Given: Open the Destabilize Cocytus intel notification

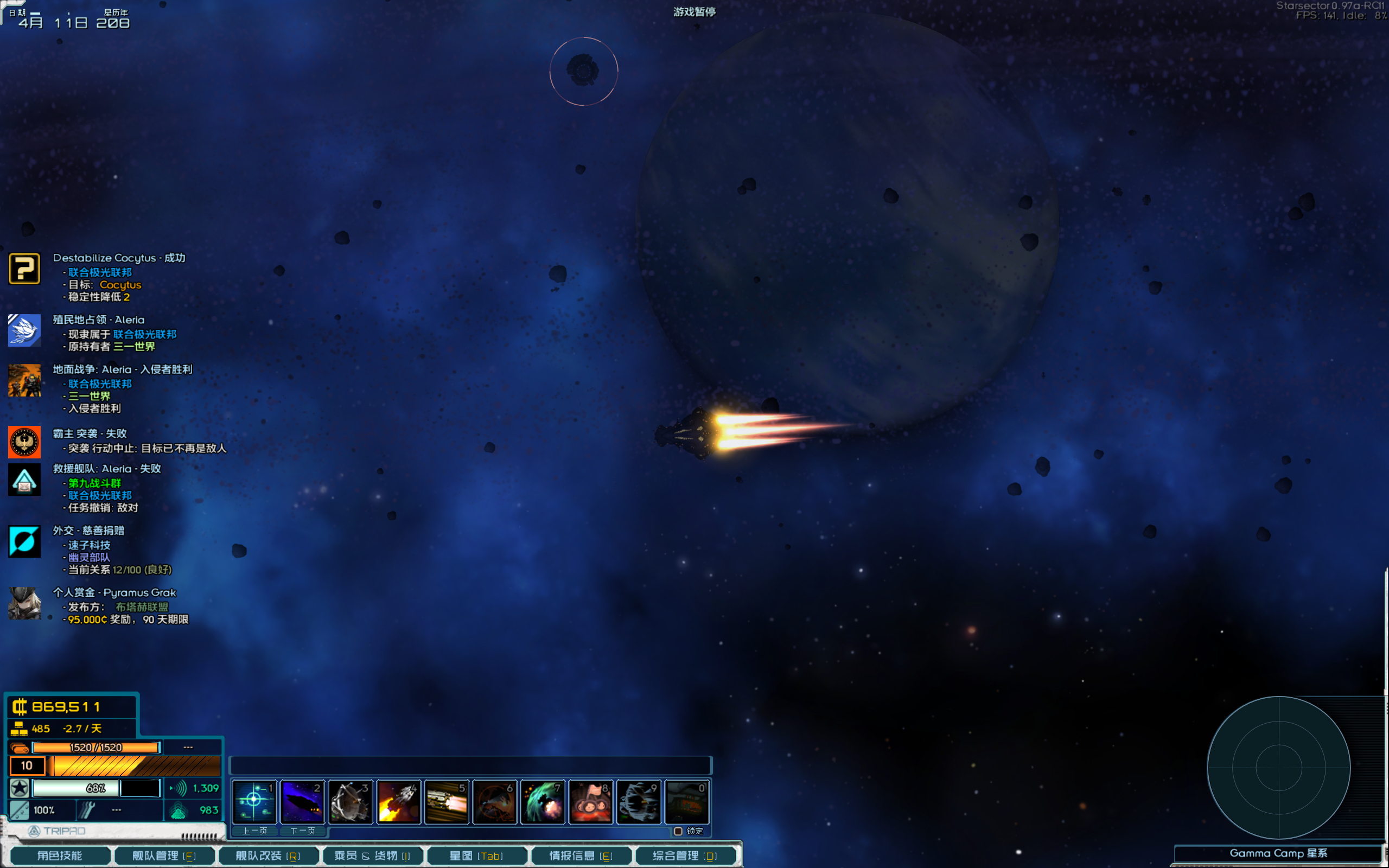Looking at the screenshot, I should [24, 269].
